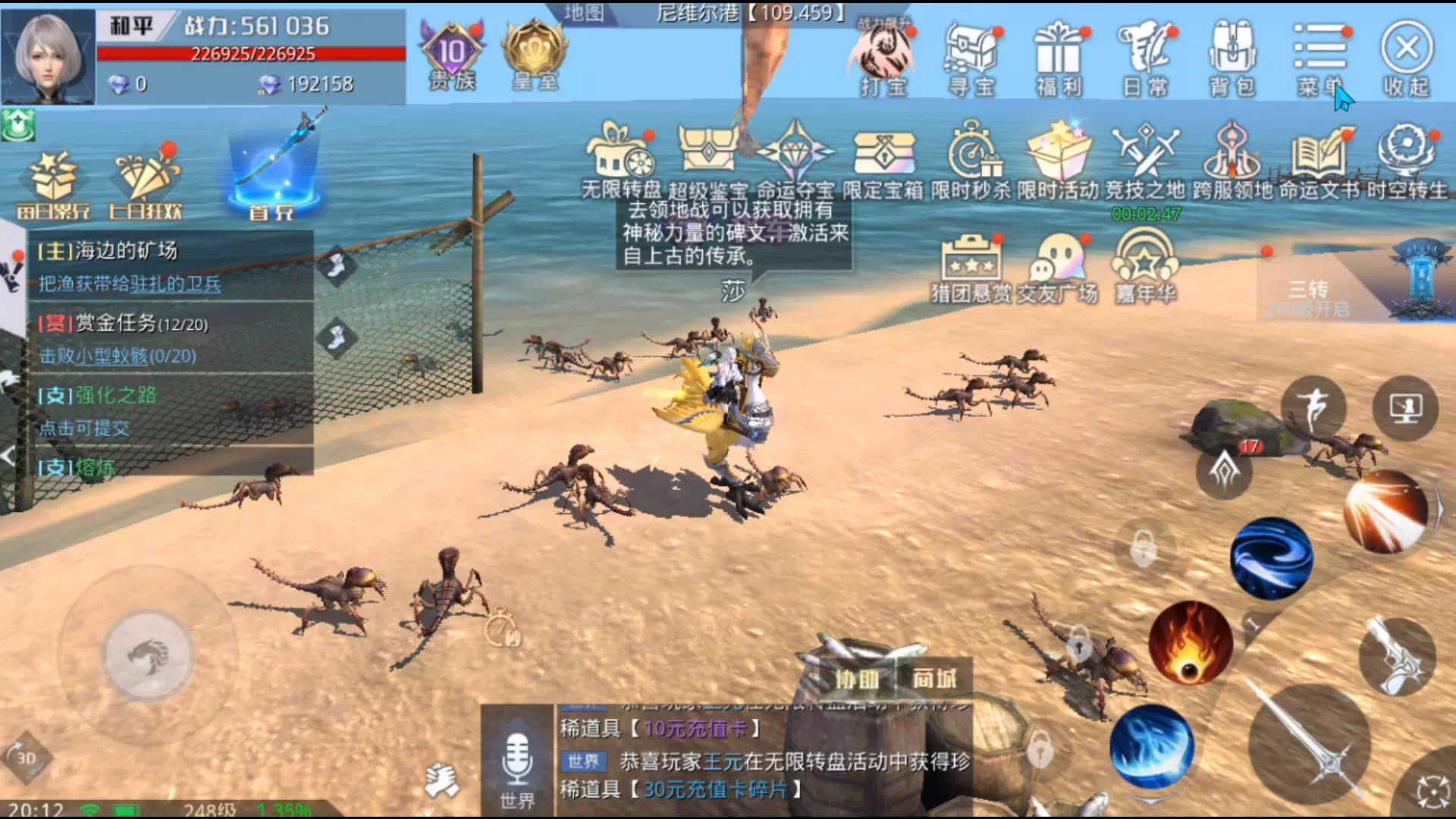Tap the world chat microphone button
1456x819 pixels.
517,761
